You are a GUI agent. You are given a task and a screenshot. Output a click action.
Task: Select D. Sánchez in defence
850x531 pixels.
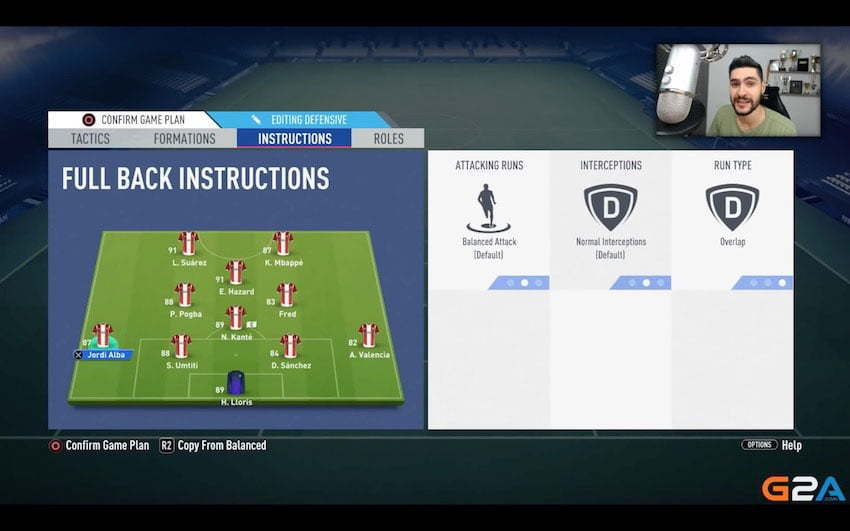coord(290,347)
